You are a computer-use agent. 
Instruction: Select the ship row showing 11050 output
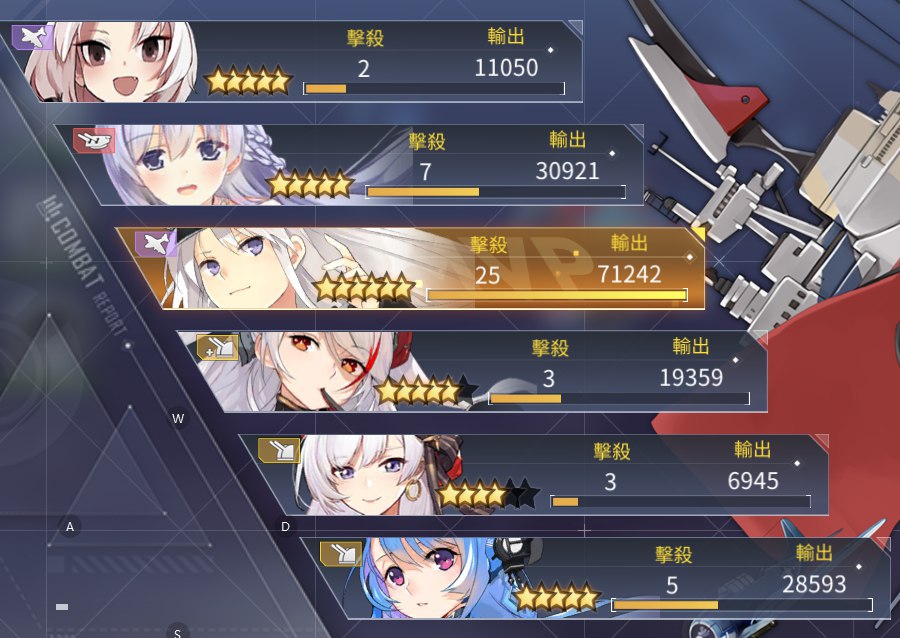point(300,62)
